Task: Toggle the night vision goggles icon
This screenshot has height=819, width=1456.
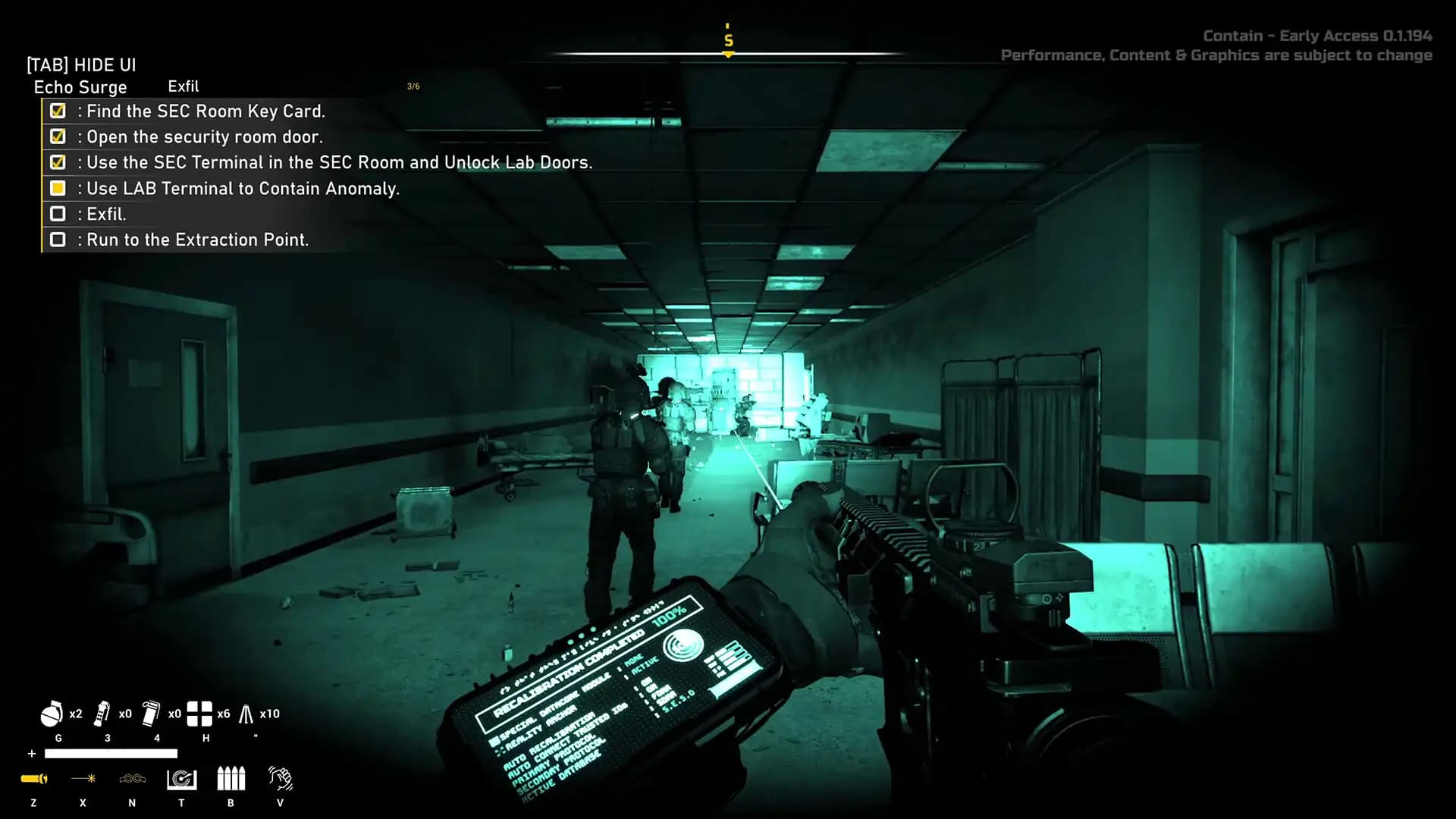Action: click(x=132, y=779)
